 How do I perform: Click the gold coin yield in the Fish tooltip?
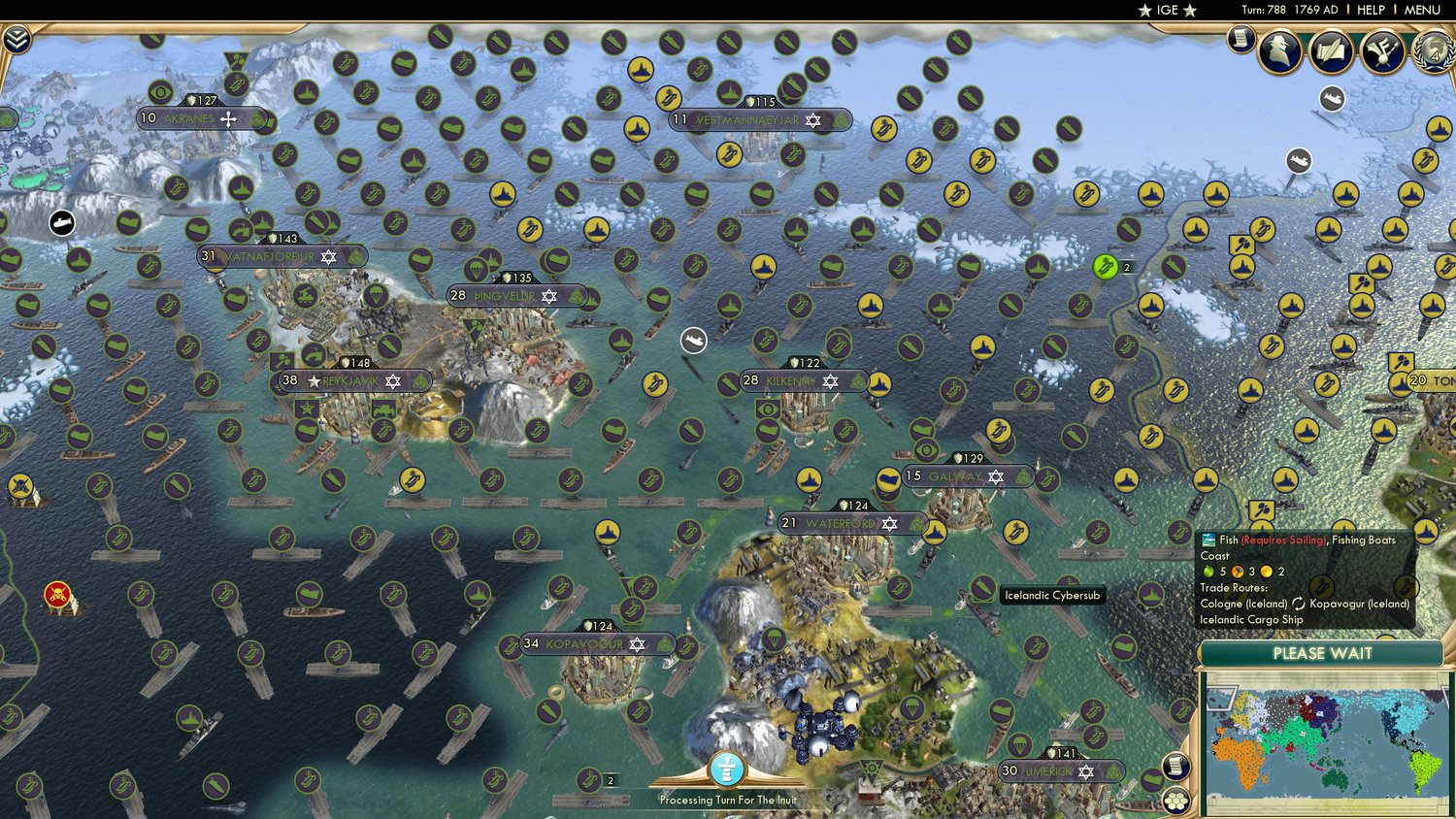tap(1267, 572)
